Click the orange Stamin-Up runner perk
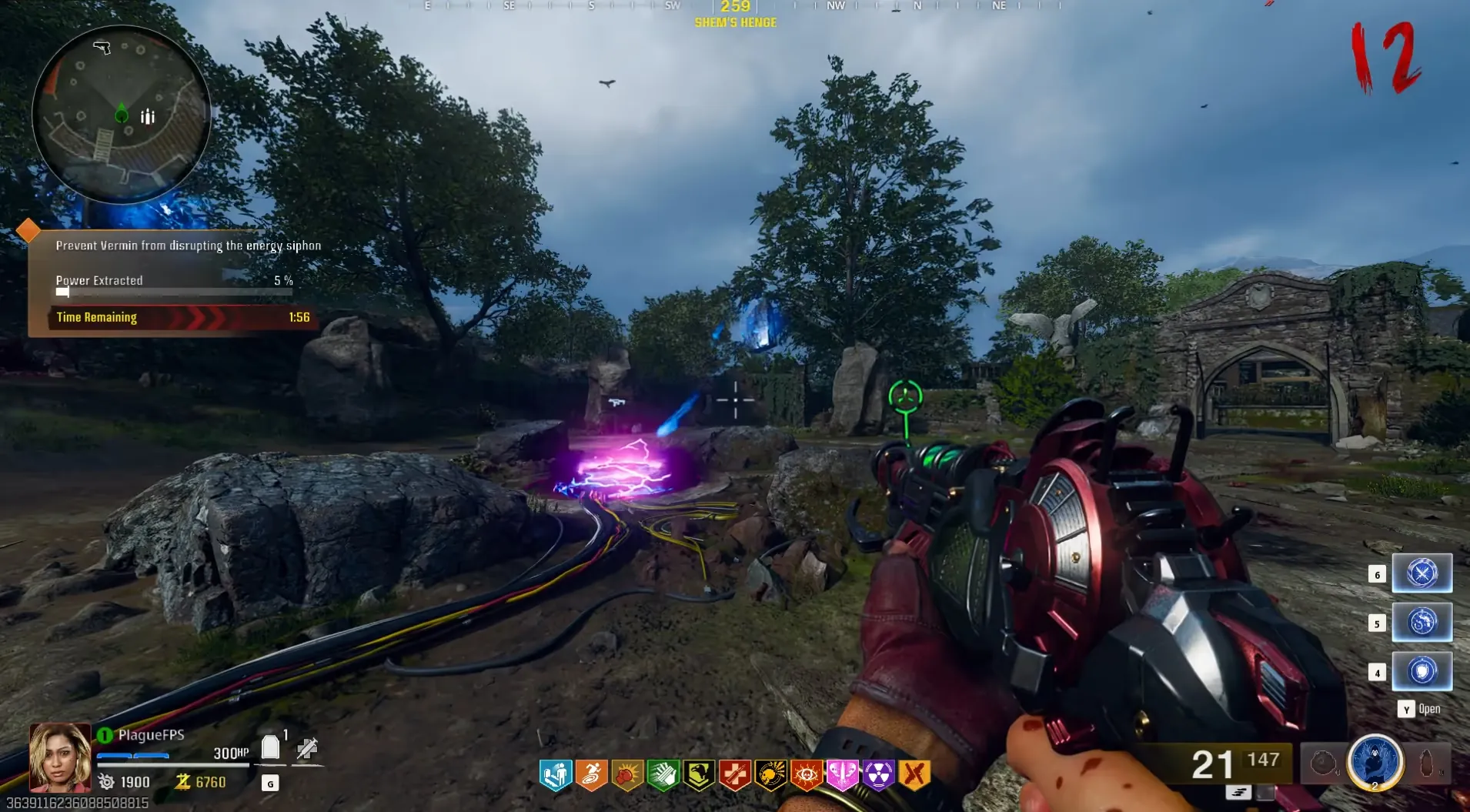 pos(591,775)
